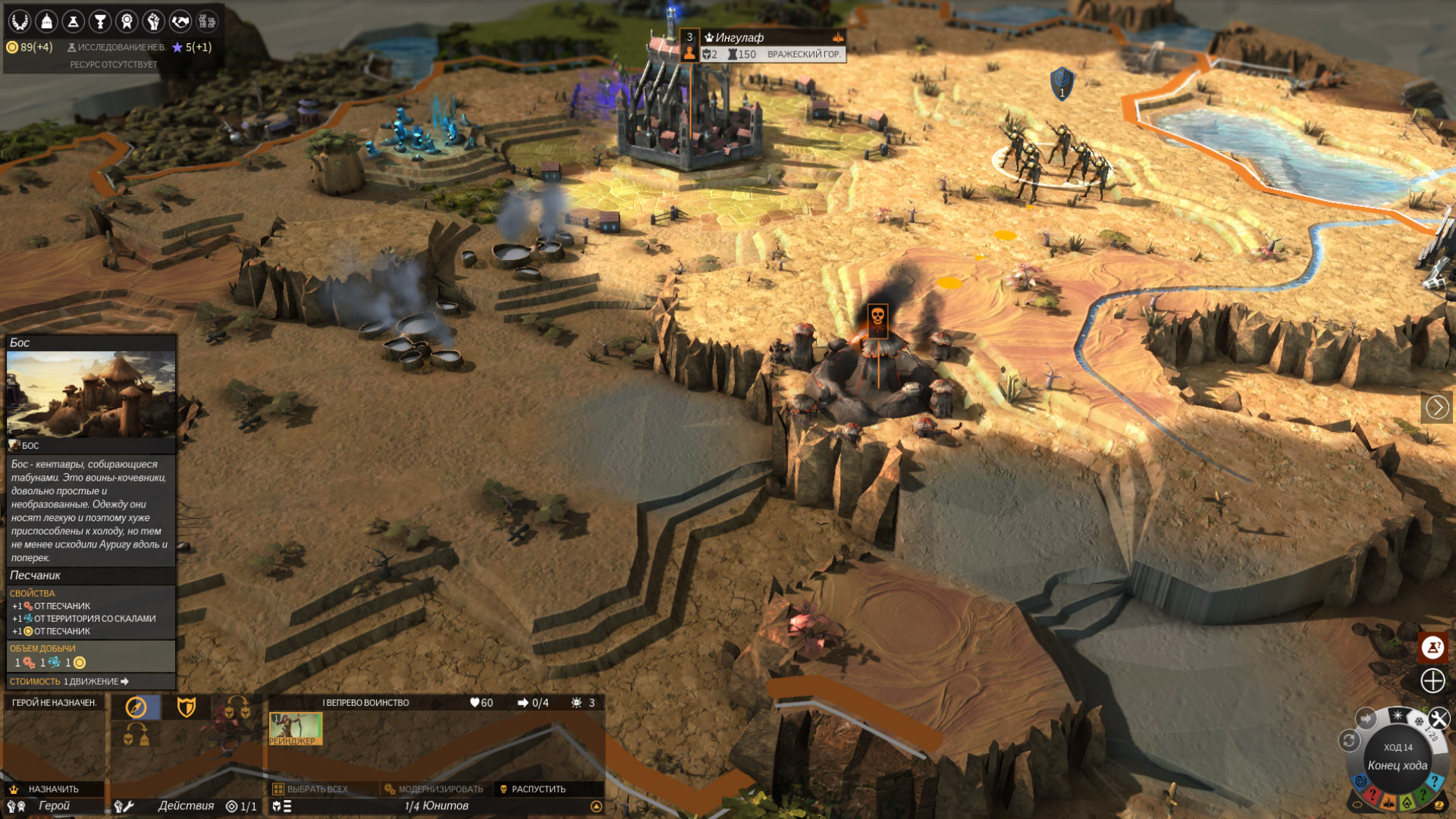
Task: Activate the shield guard action
Action: coord(187,708)
